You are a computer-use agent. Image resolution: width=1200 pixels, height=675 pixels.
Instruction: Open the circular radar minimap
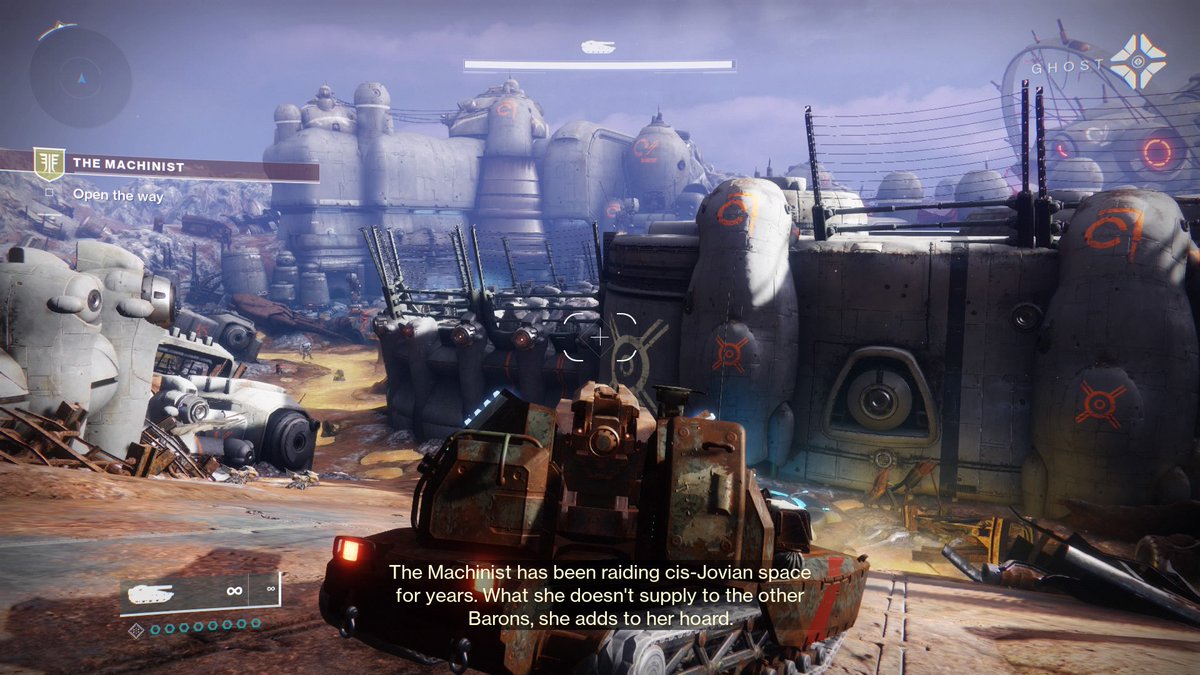(80, 77)
